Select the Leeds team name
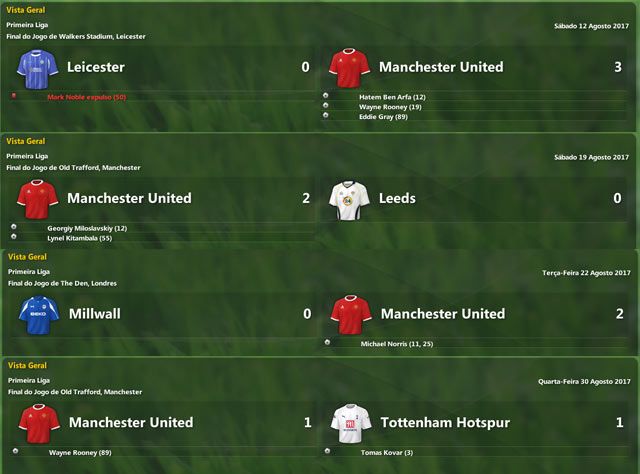 click(x=397, y=198)
